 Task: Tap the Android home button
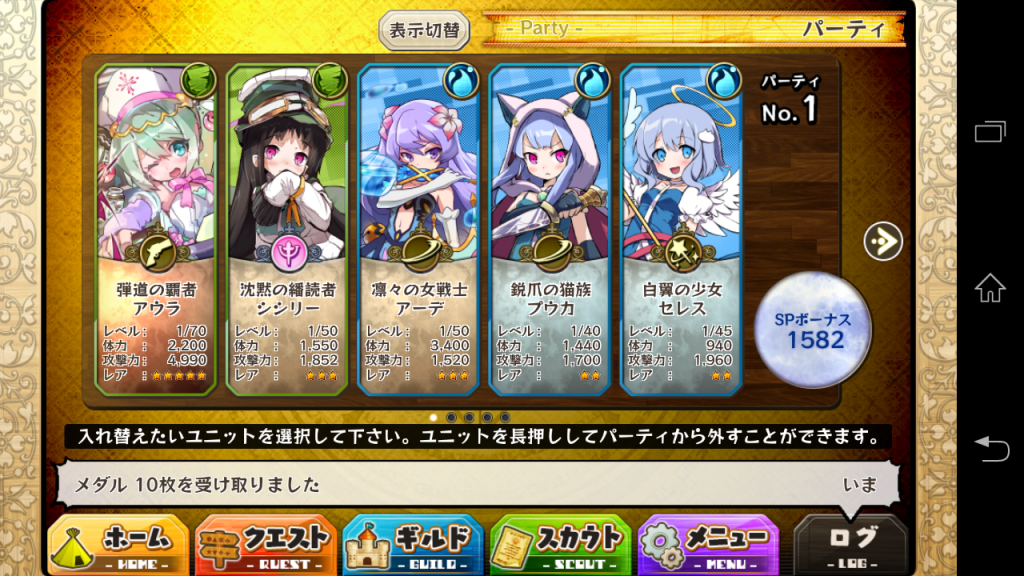point(990,288)
